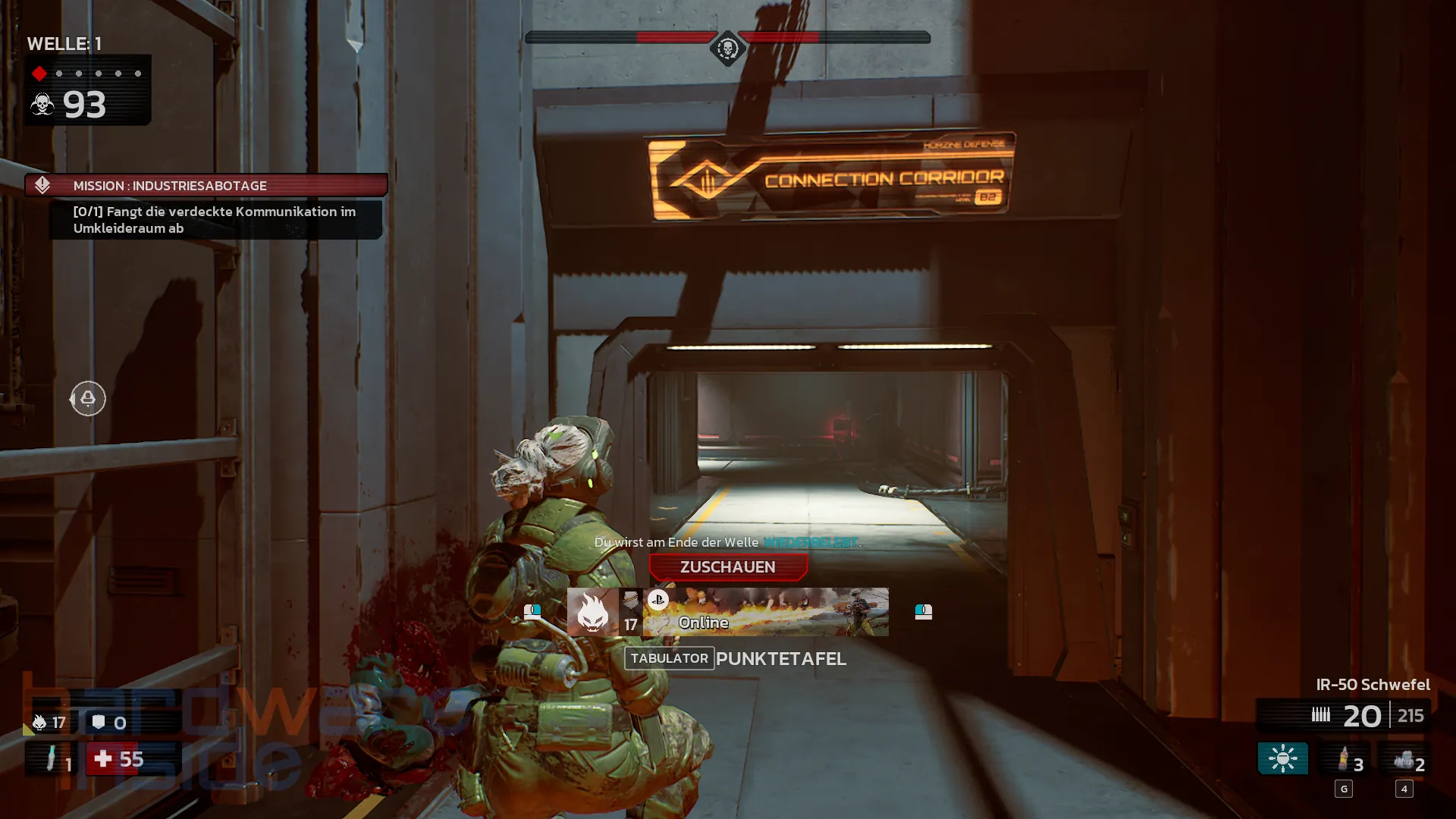Click the skull emblem on the top bar
The image size is (1456, 819).
pyautogui.click(x=727, y=49)
